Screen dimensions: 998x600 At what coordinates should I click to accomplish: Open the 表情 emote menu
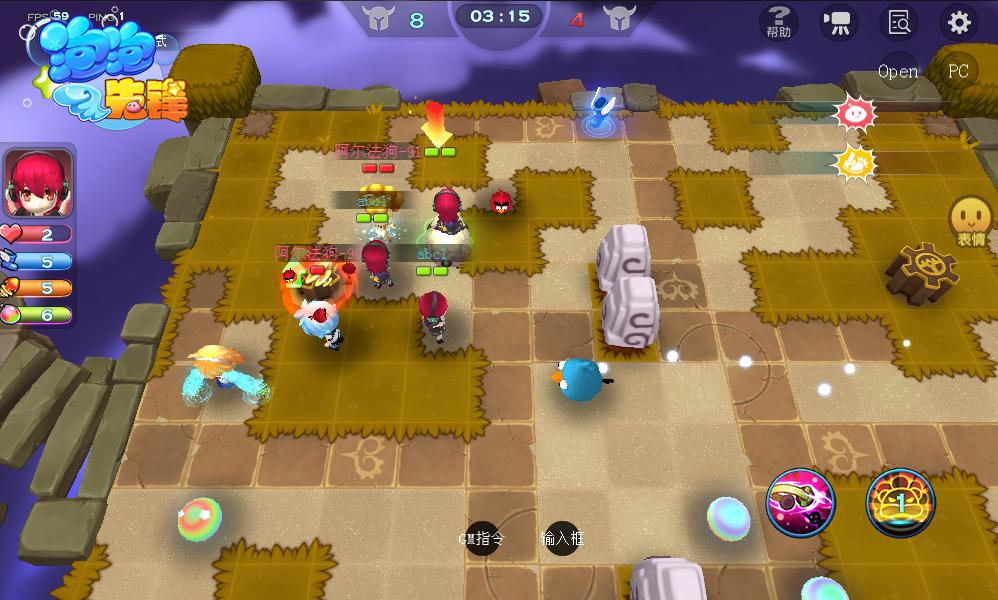coord(970,220)
